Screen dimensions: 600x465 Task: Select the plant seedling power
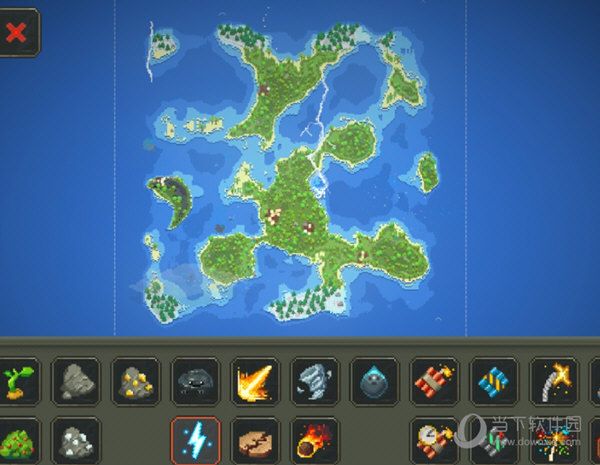point(17,381)
